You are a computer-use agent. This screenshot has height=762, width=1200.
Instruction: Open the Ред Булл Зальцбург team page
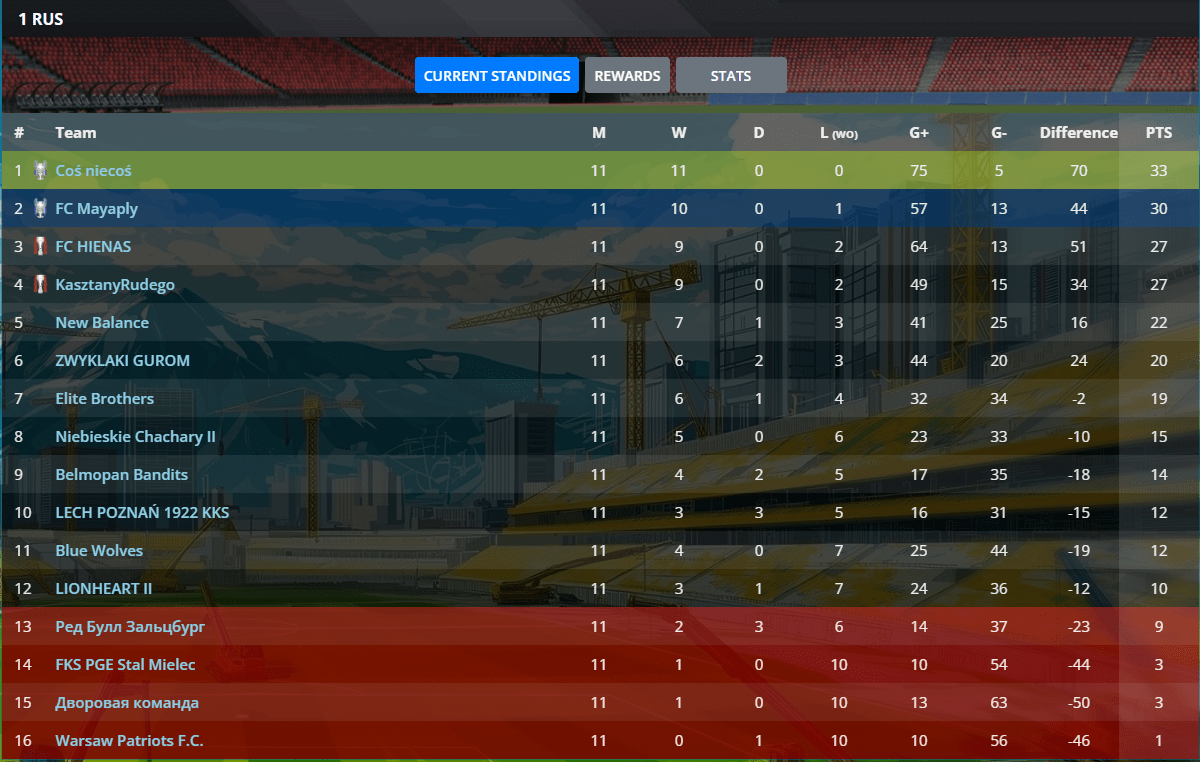coord(130,627)
